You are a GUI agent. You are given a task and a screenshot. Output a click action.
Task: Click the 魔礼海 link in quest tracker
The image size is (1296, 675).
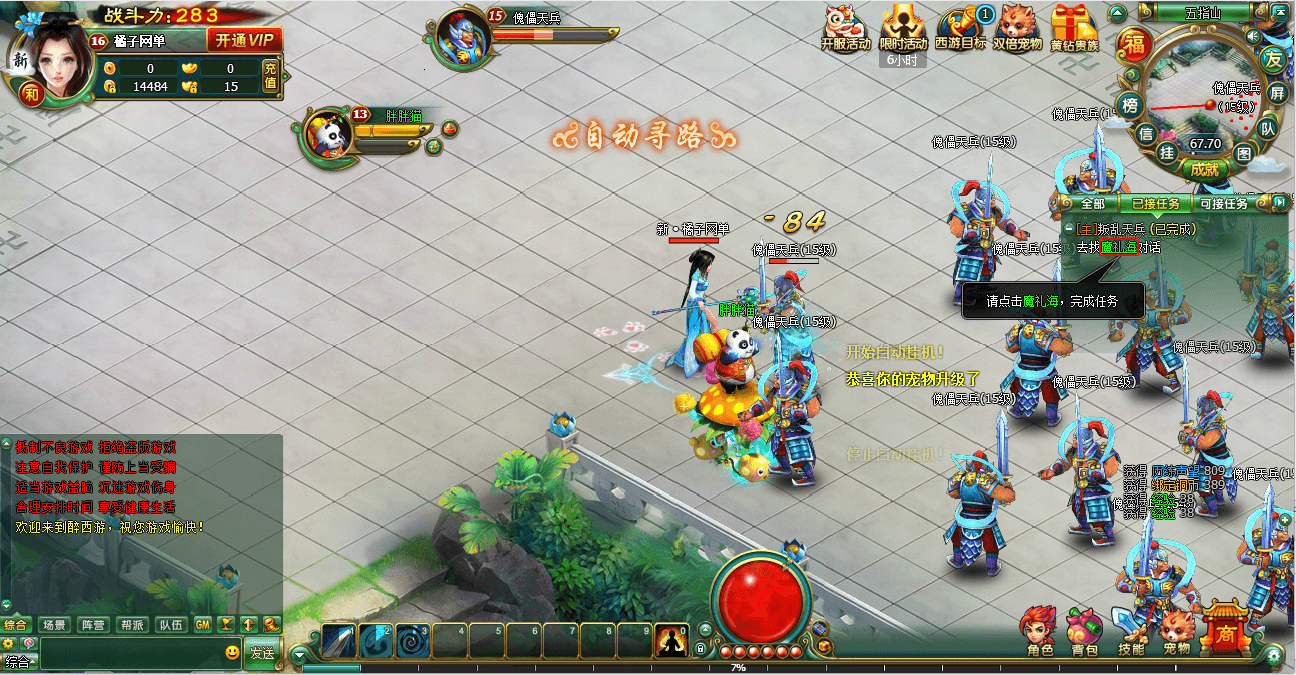pyautogui.click(x=1119, y=247)
